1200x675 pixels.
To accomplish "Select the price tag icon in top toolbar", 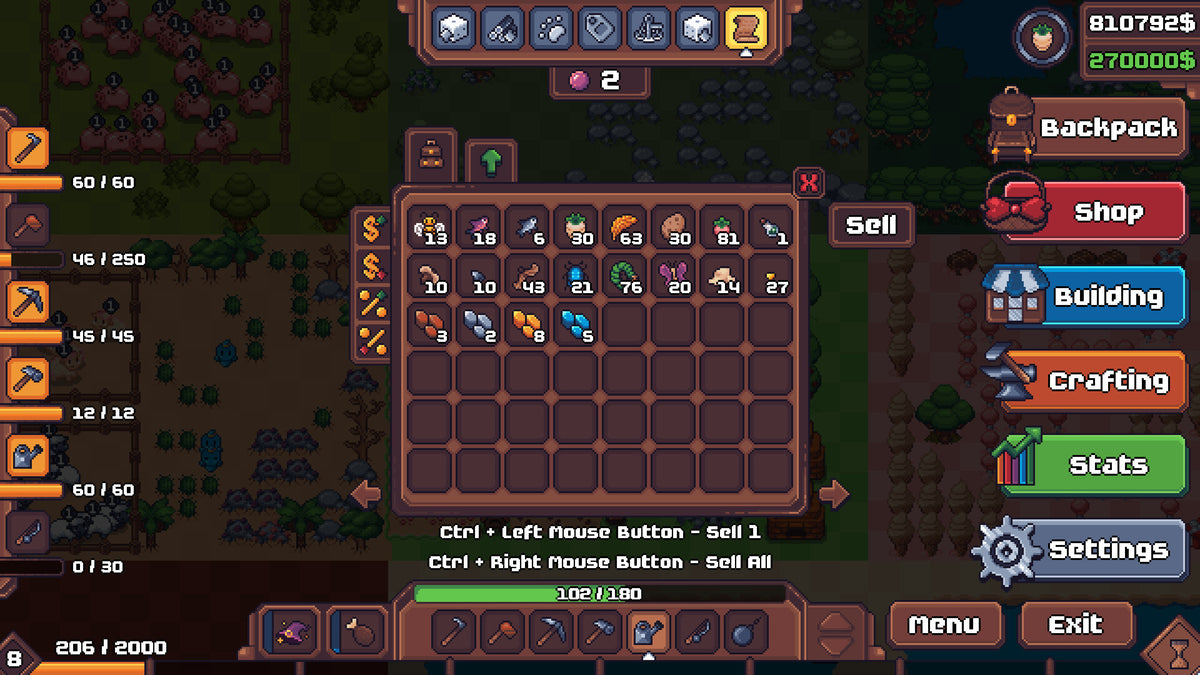I will click(x=599, y=29).
